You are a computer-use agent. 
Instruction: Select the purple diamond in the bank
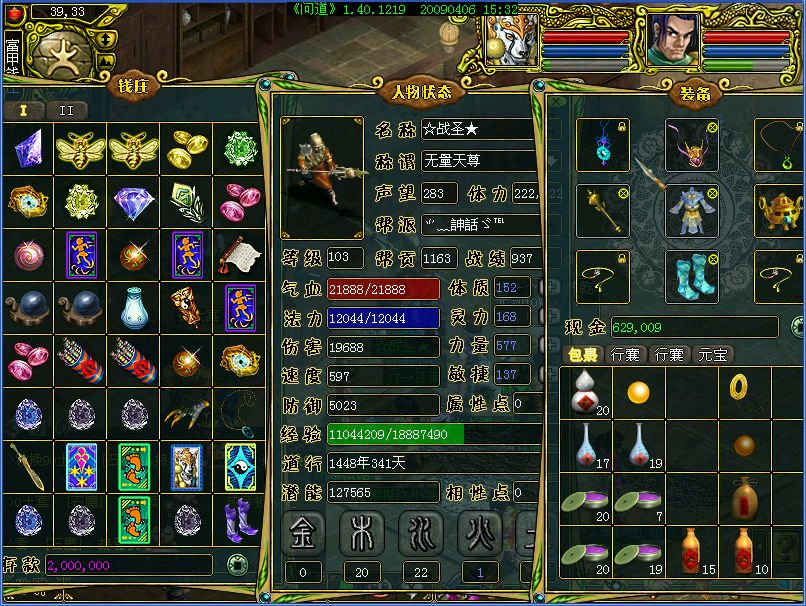click(132, 202)
